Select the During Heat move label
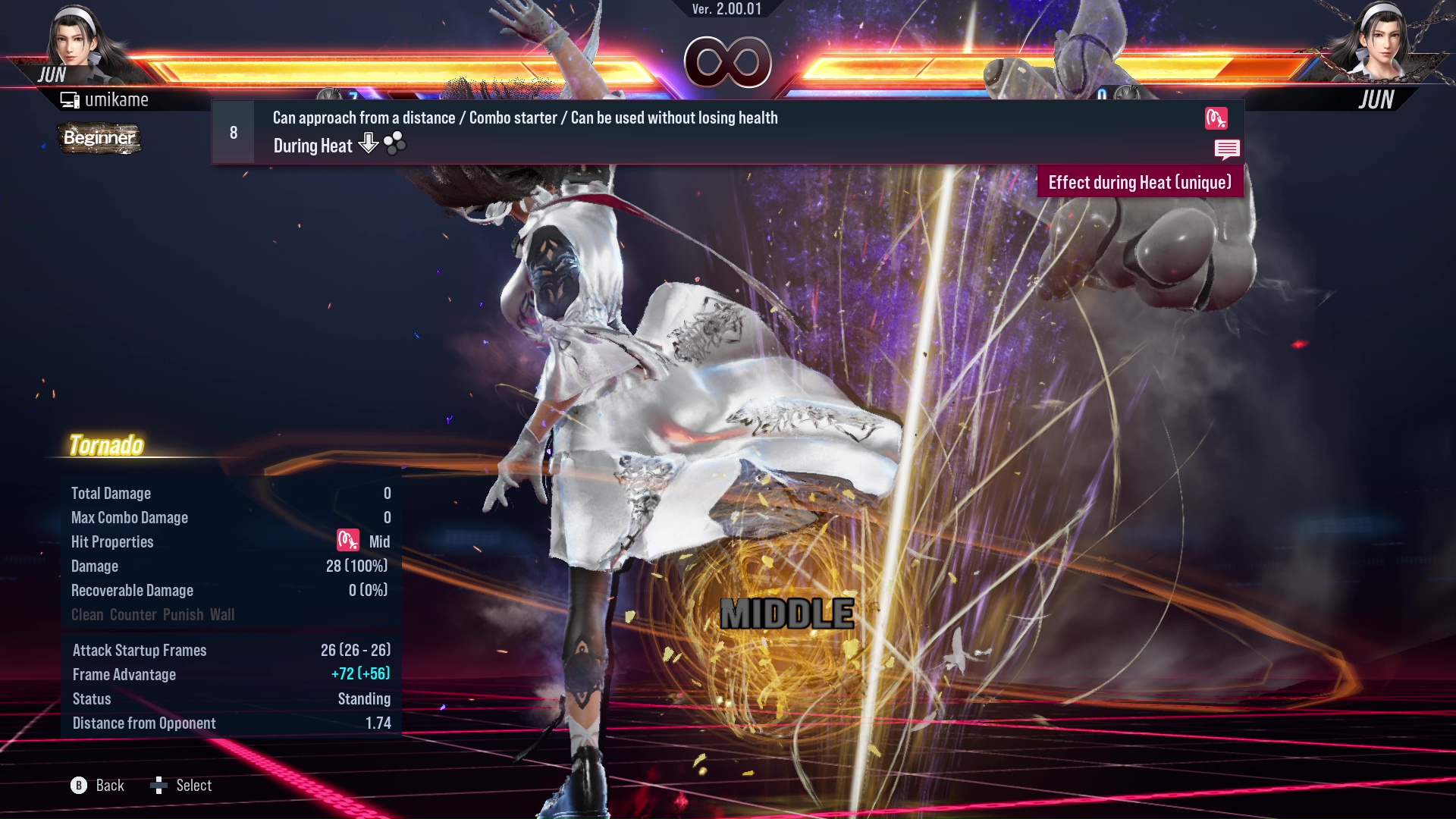 [312, 145]
